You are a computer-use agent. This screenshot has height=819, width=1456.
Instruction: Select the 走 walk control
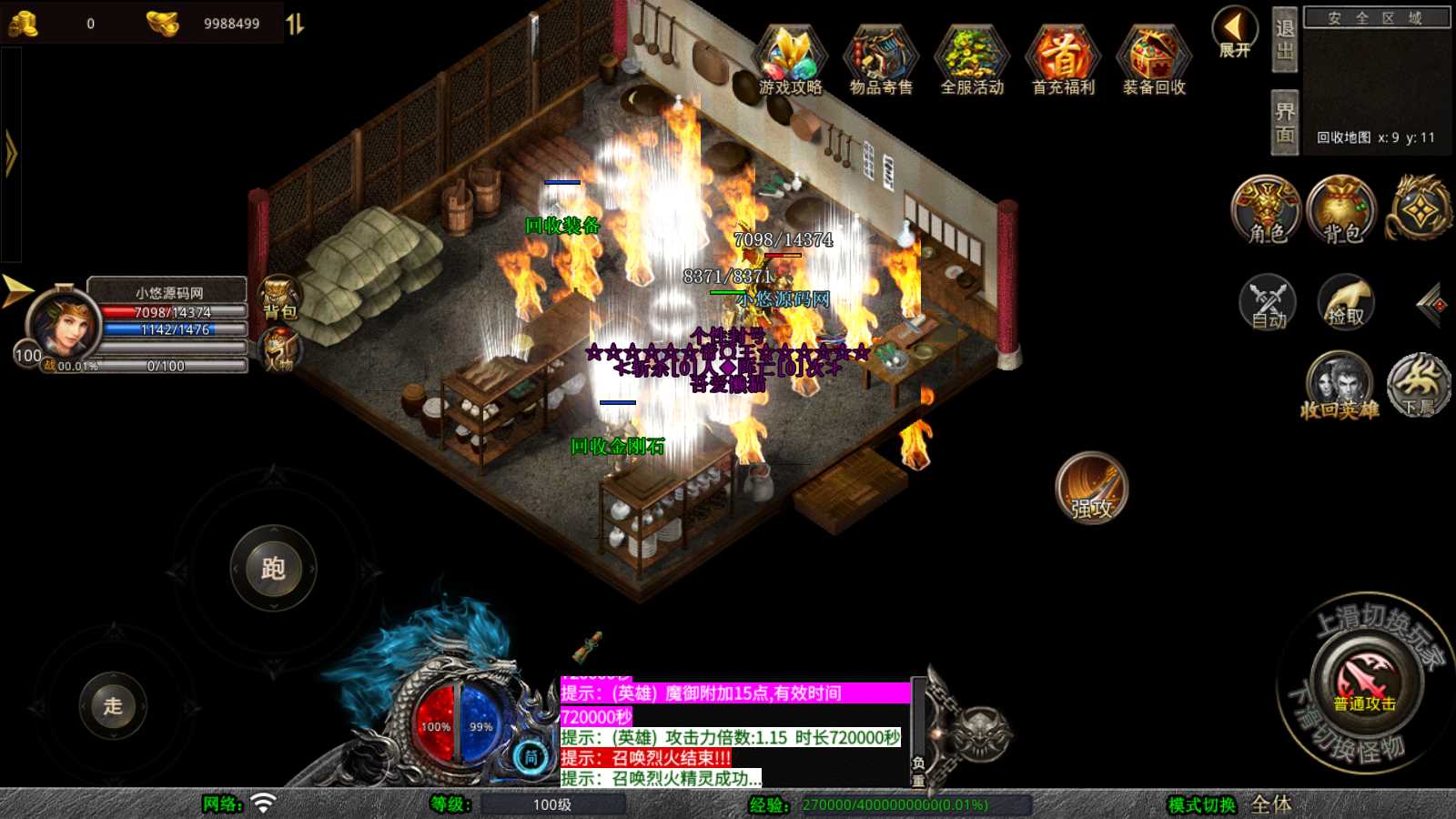pos(113,705)
